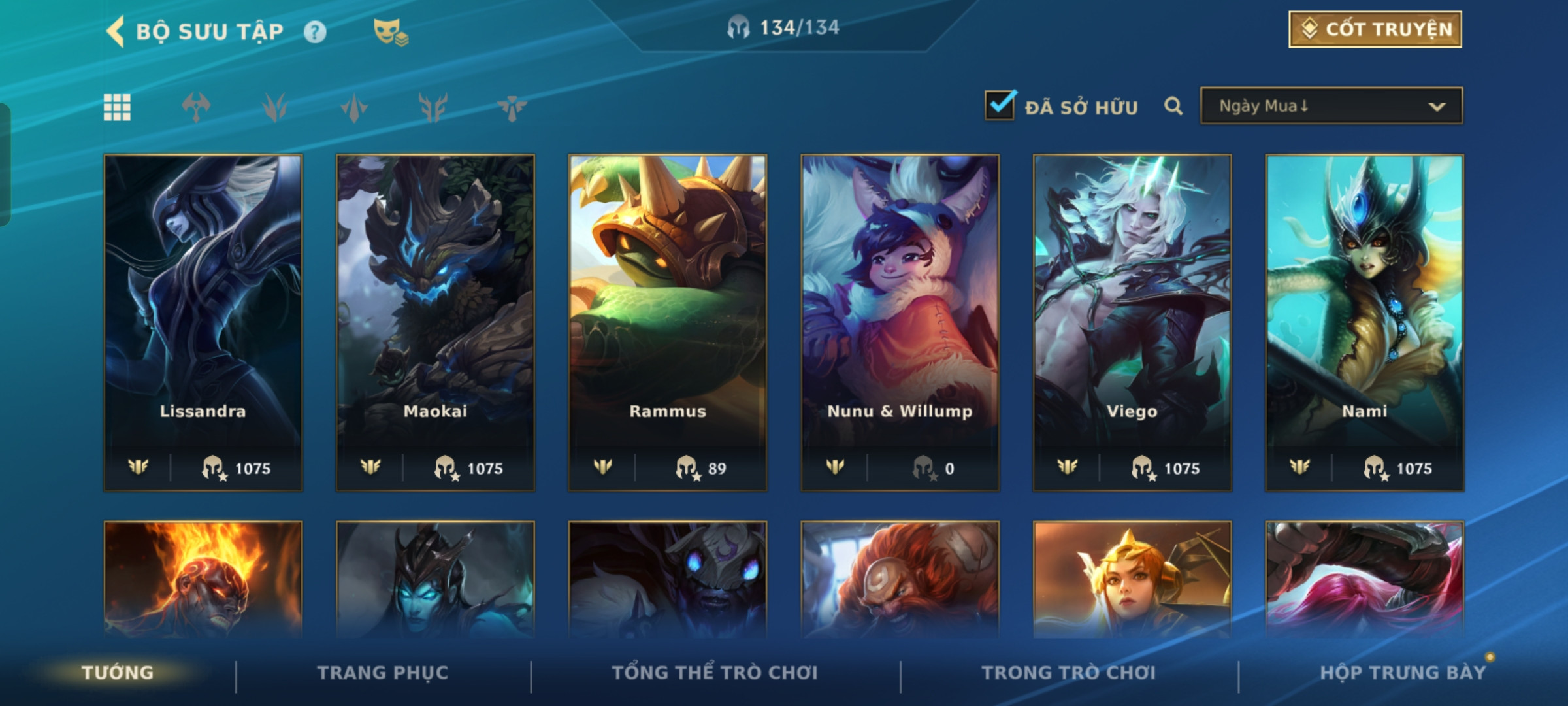1568x706 pixels.
Task: Choose the Maokai champion card
Action: coord(435,322)
